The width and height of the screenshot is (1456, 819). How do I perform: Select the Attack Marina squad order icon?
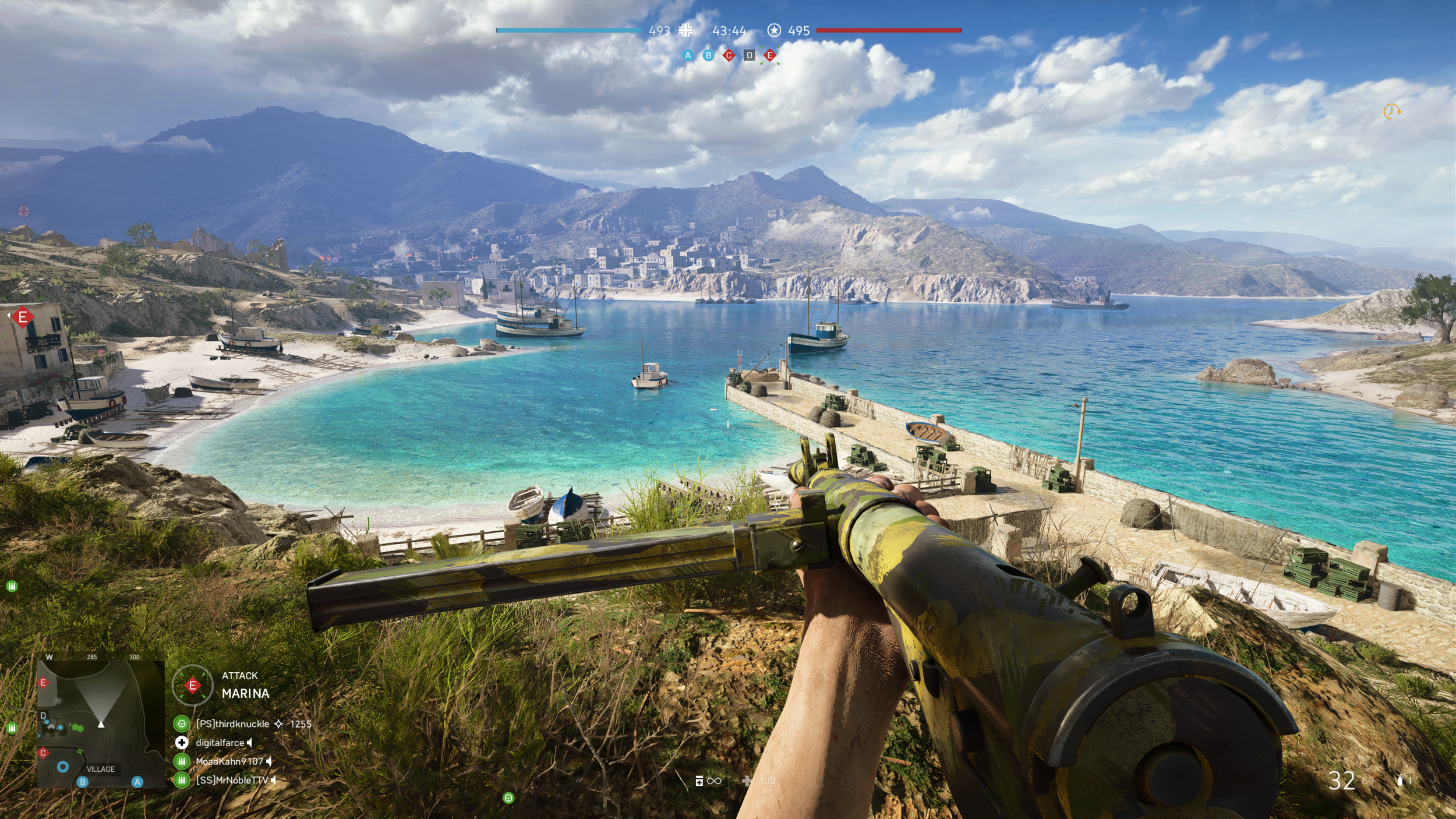pos(193,685)
